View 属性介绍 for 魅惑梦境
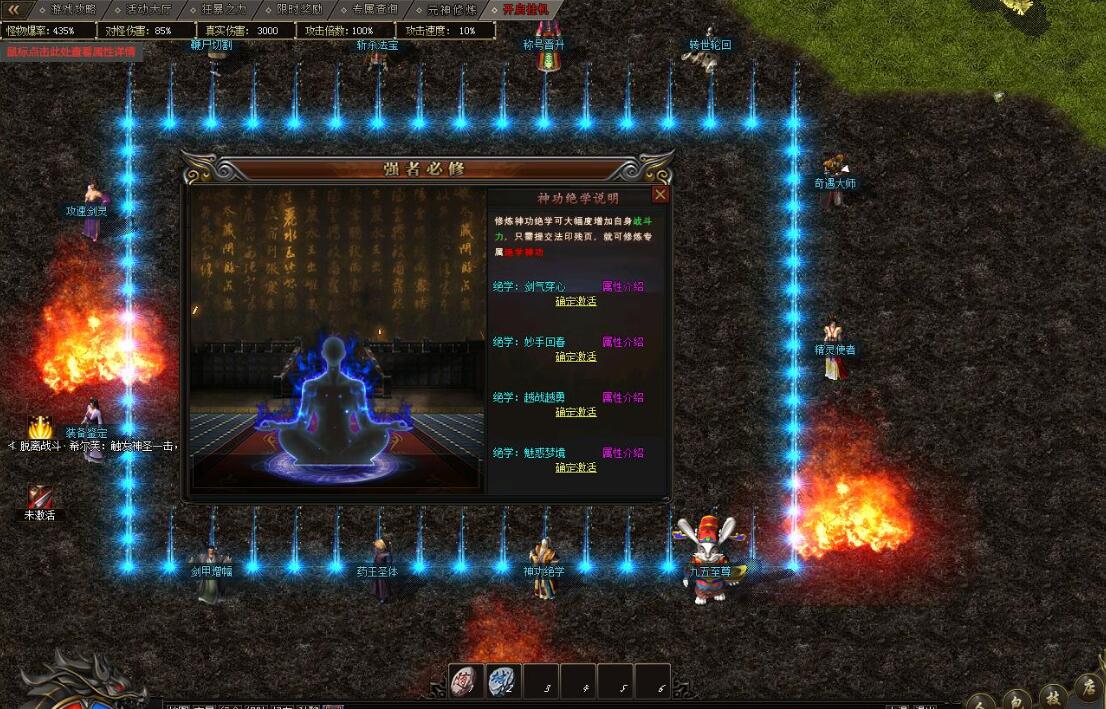Image resolution: width=1106 pixels, height=709 pixels. click(622, 453)
